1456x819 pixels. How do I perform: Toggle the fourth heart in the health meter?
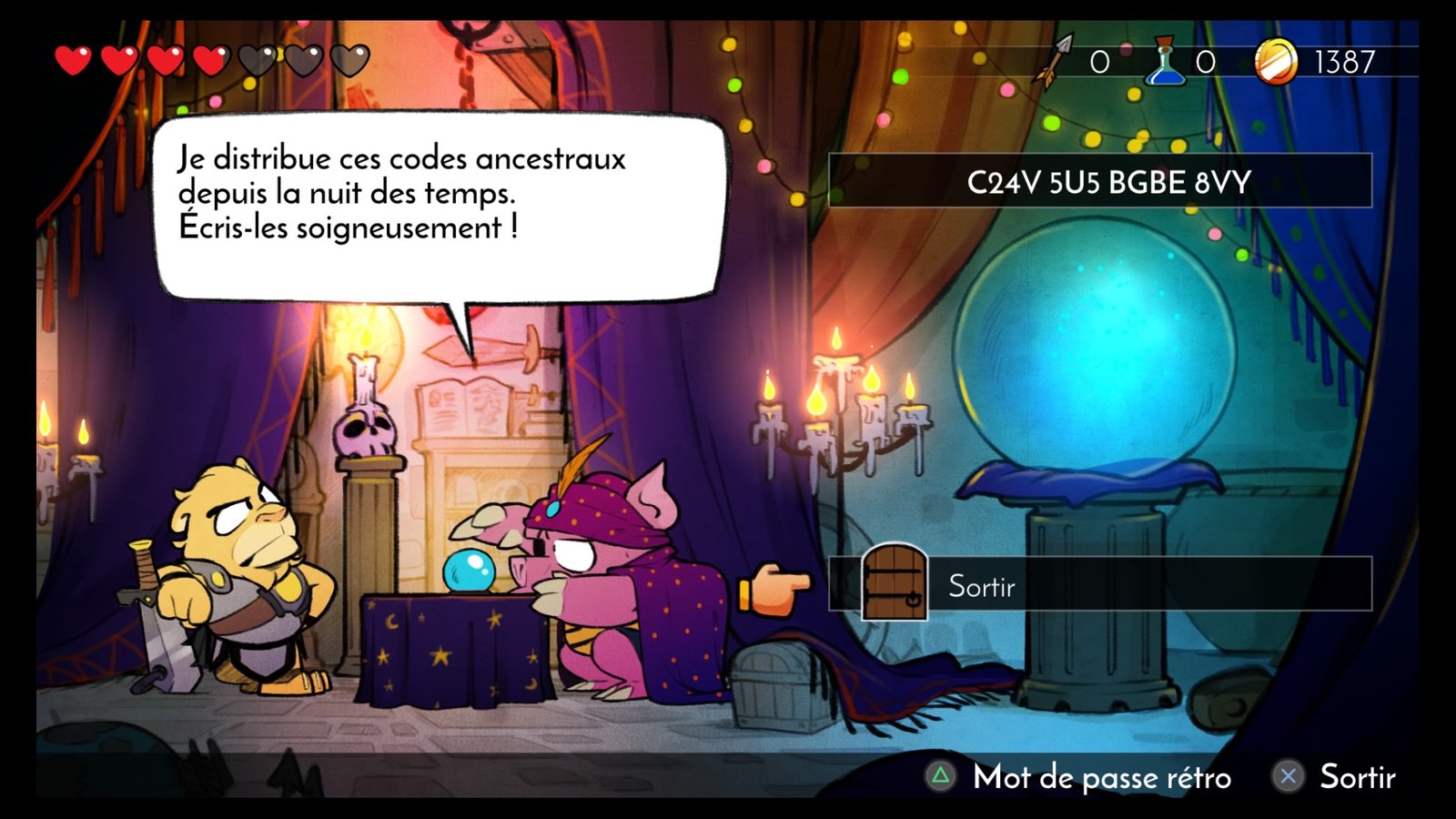210,59
